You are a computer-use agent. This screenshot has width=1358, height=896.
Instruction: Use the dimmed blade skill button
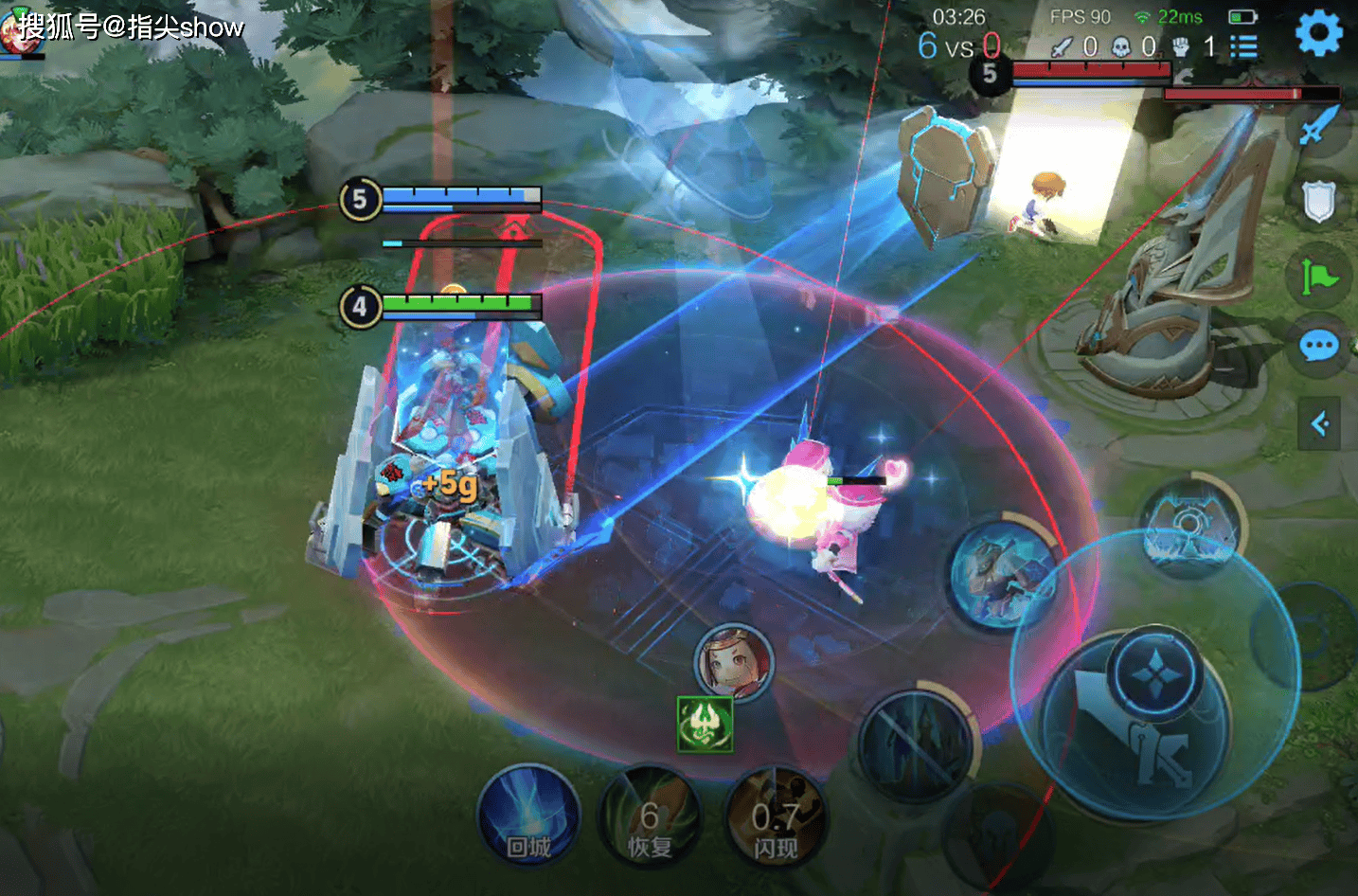915,744
